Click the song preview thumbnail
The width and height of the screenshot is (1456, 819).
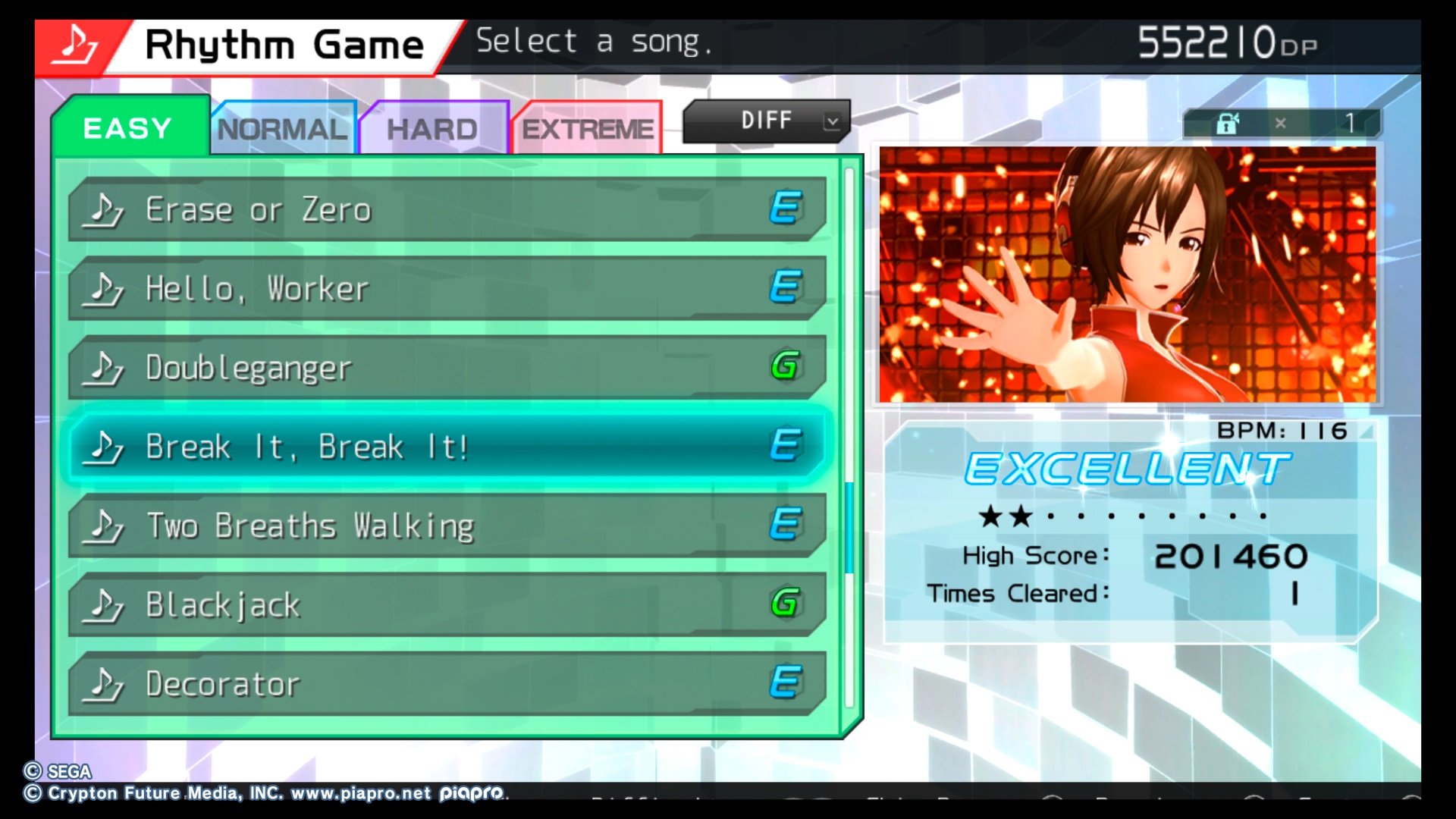tap(1127, 274)
